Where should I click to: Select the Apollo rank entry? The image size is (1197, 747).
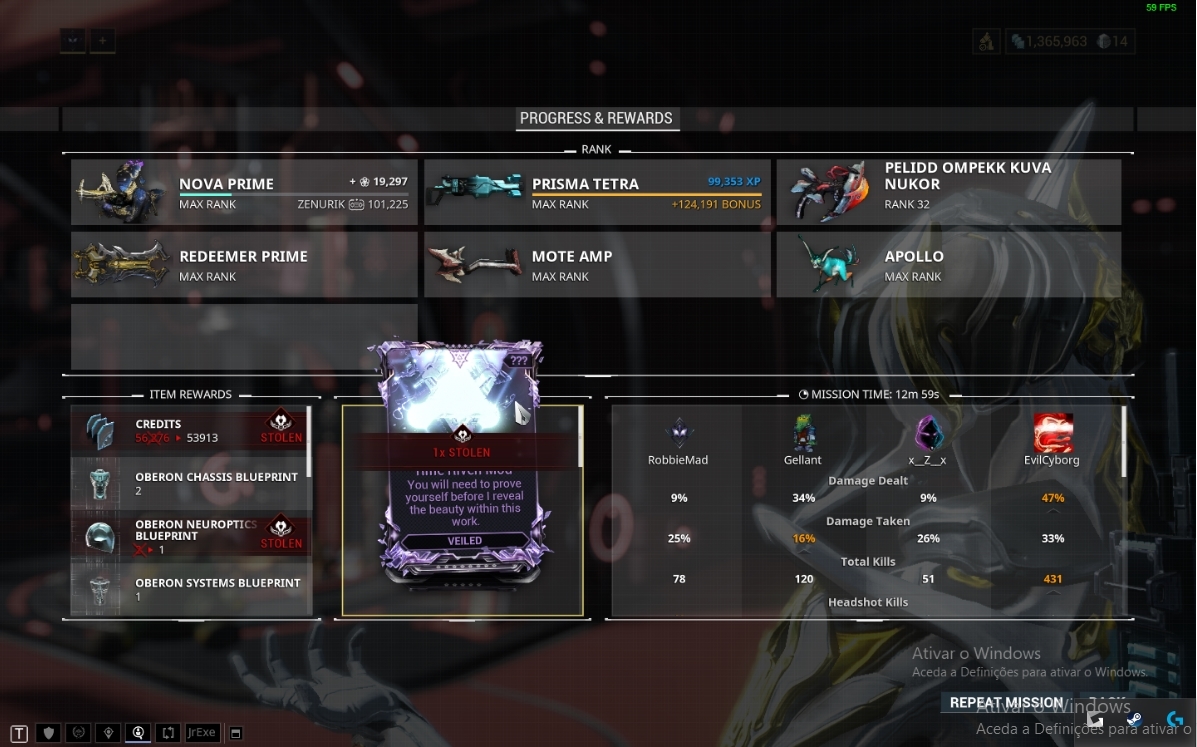coord(949,264)
